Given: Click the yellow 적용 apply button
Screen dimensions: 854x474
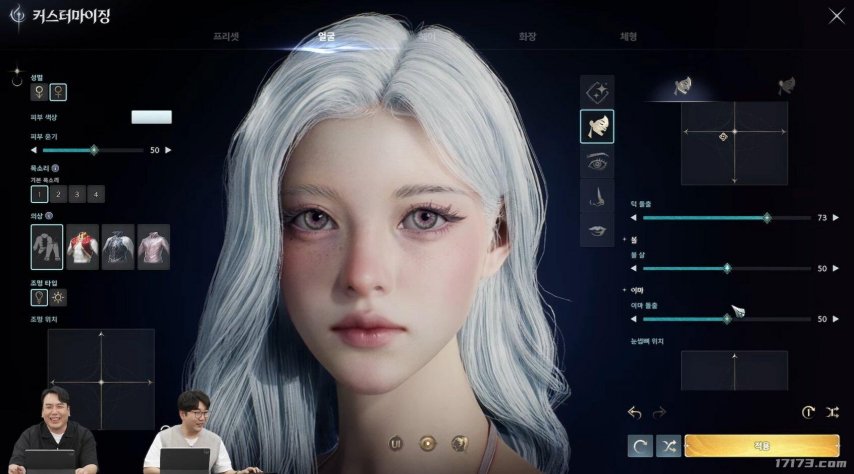Looking at the screenshot, I should click(761, 446).
